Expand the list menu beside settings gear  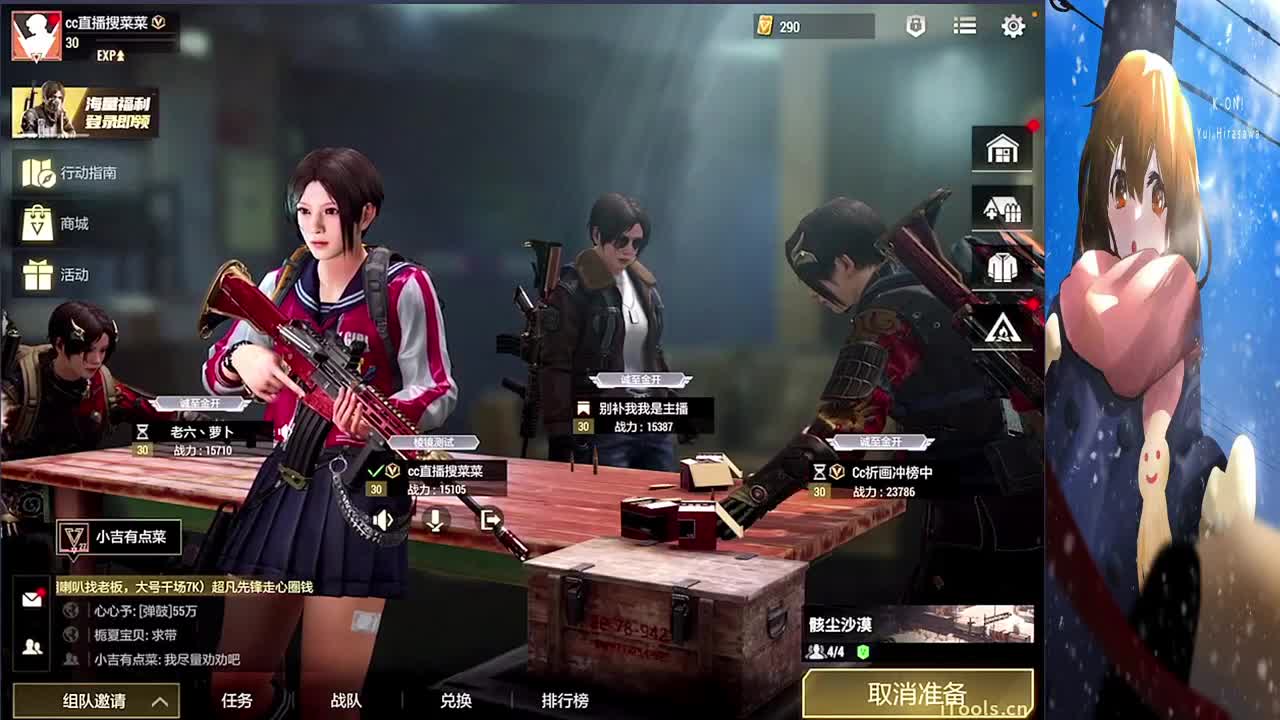coord(964,27)
